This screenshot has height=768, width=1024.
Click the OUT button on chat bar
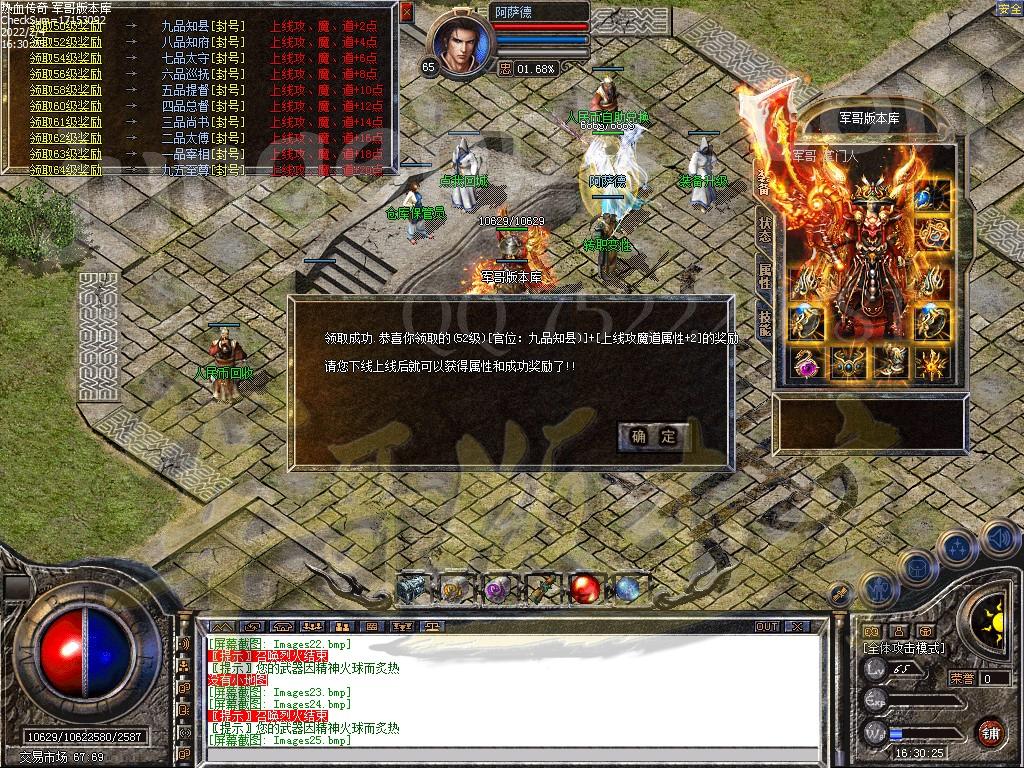[767, 626]
